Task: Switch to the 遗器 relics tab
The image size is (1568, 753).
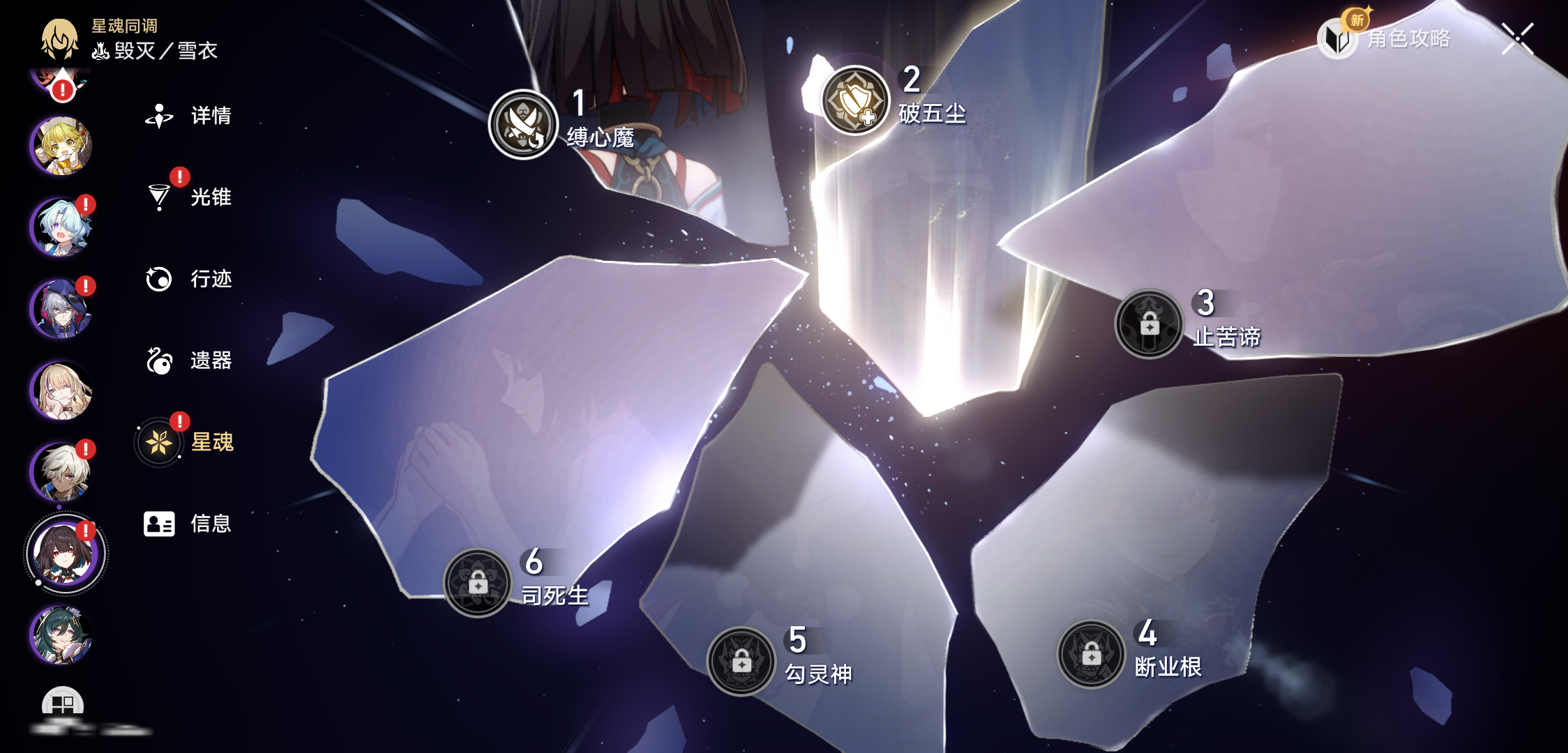Action: pyautogui.click(x=188, y=360)
